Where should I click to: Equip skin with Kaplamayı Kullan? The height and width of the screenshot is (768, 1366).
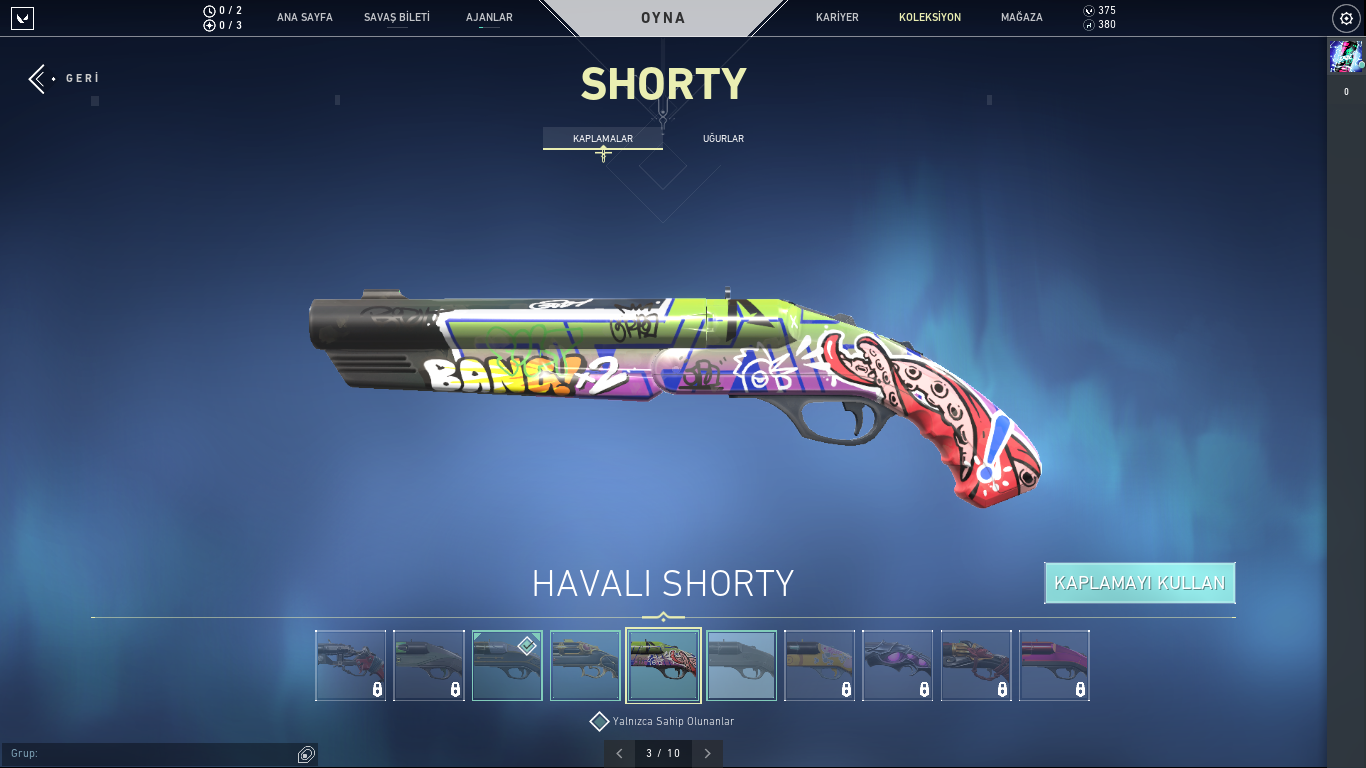tap(1139, 583)
